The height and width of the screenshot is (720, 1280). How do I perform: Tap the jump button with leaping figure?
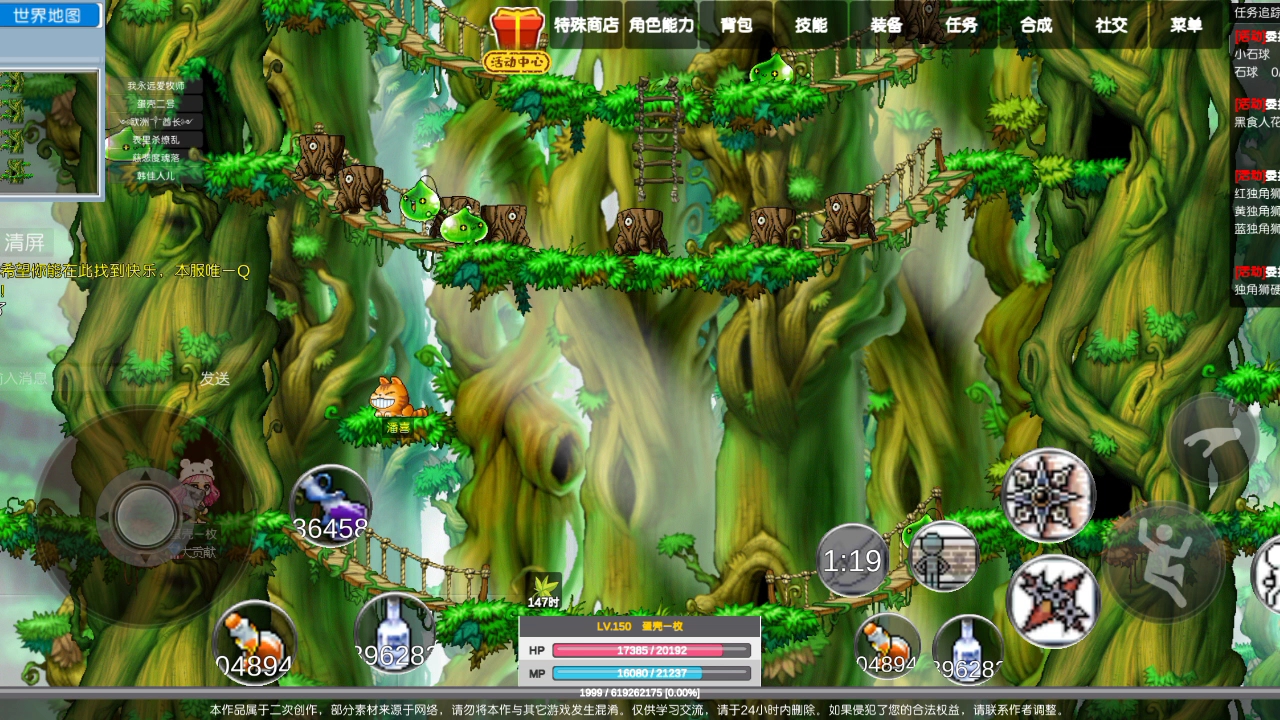pos(1165,562)
